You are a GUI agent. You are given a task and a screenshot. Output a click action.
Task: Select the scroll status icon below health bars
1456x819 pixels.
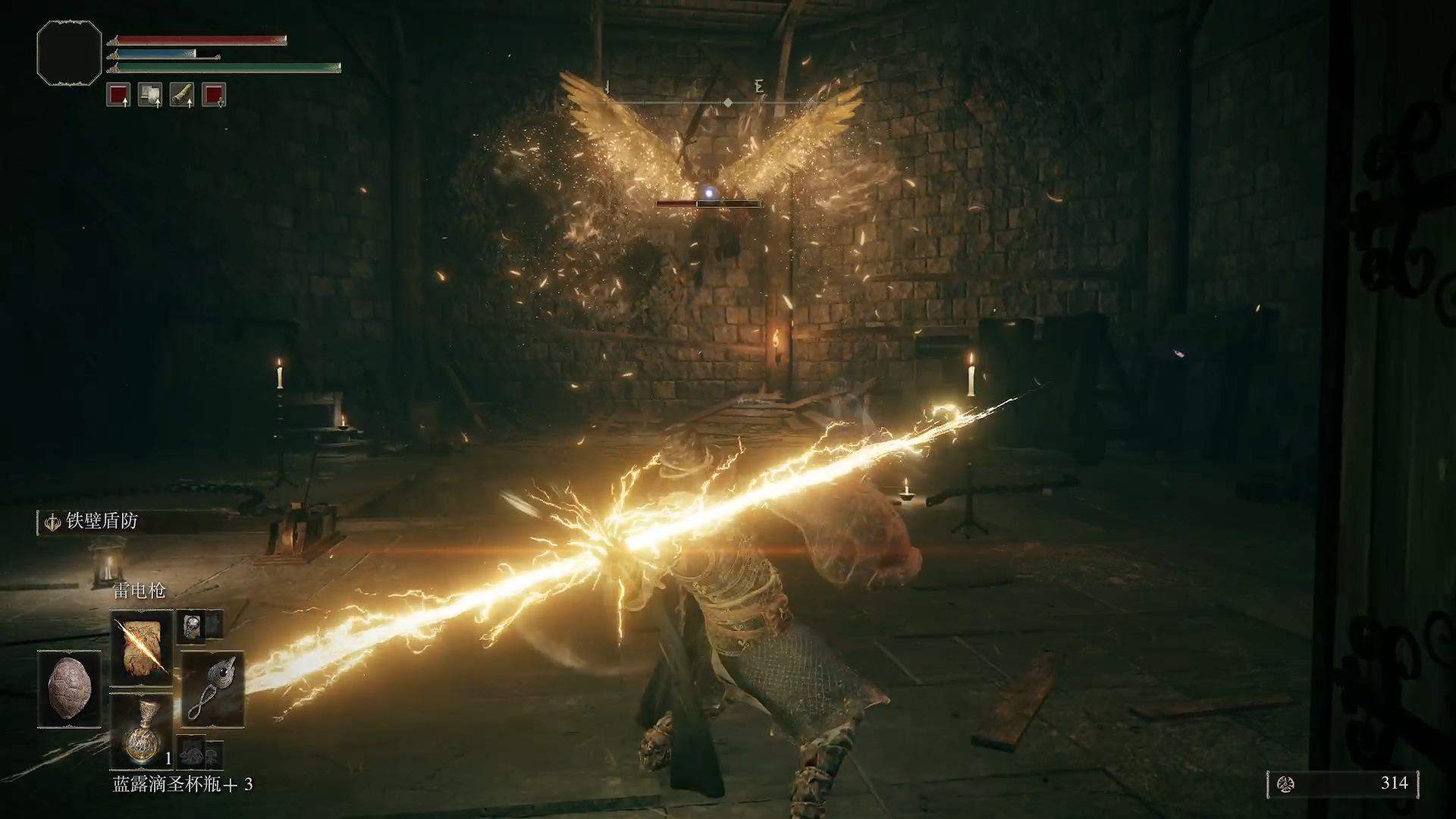pyautogui.click(x=149, y=94)
